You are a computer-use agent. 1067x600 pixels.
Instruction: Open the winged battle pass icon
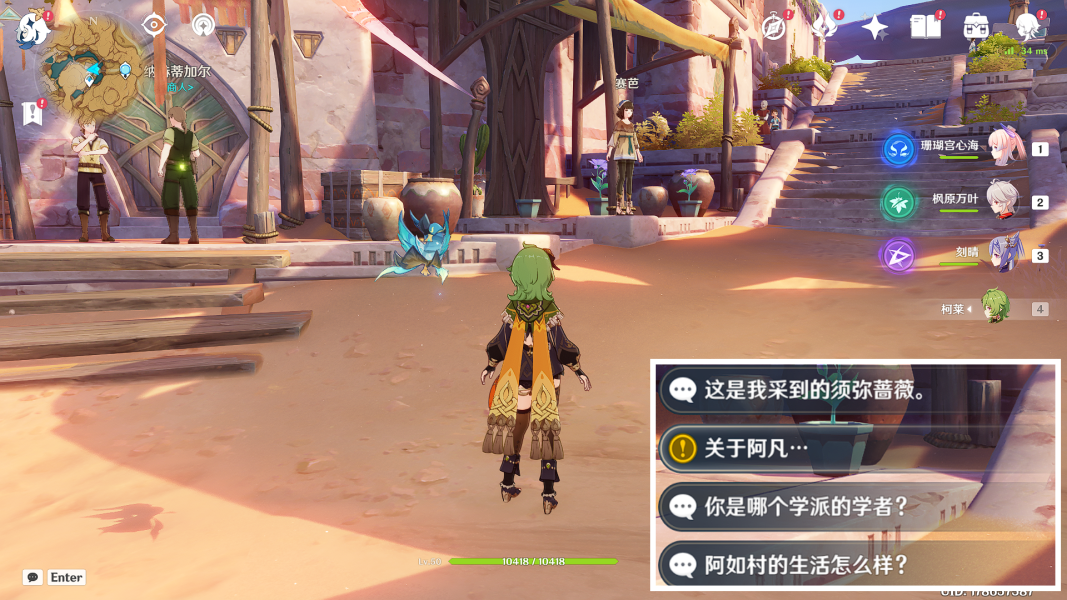coord(824,28)
